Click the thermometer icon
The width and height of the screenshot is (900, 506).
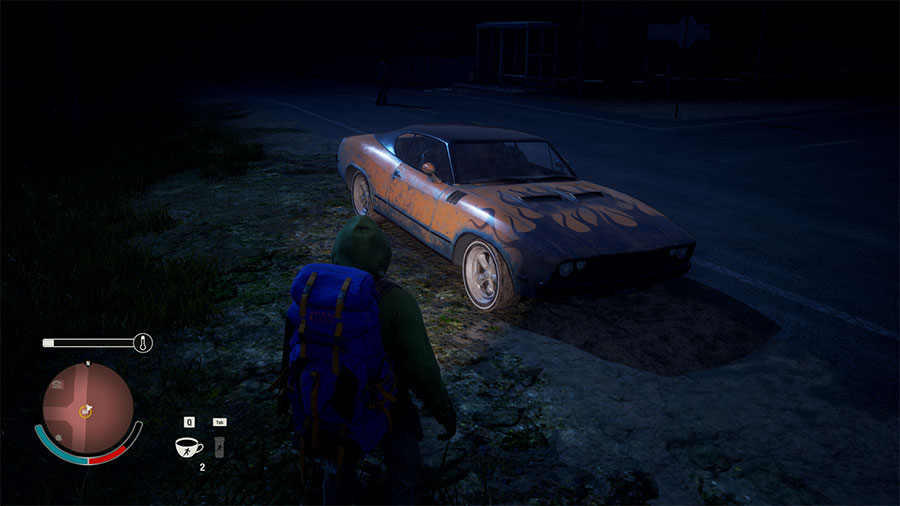[143, 343]
